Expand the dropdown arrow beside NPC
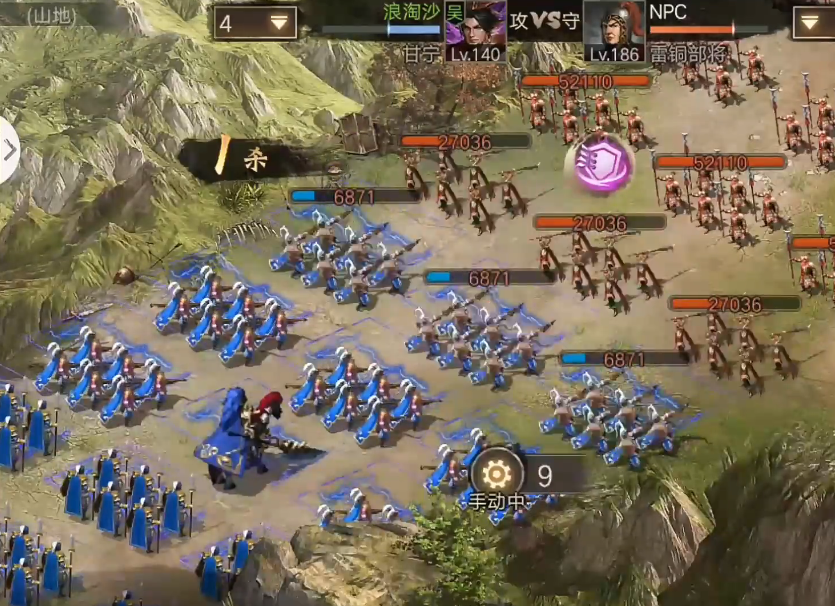835x606 pixels. 812,22
